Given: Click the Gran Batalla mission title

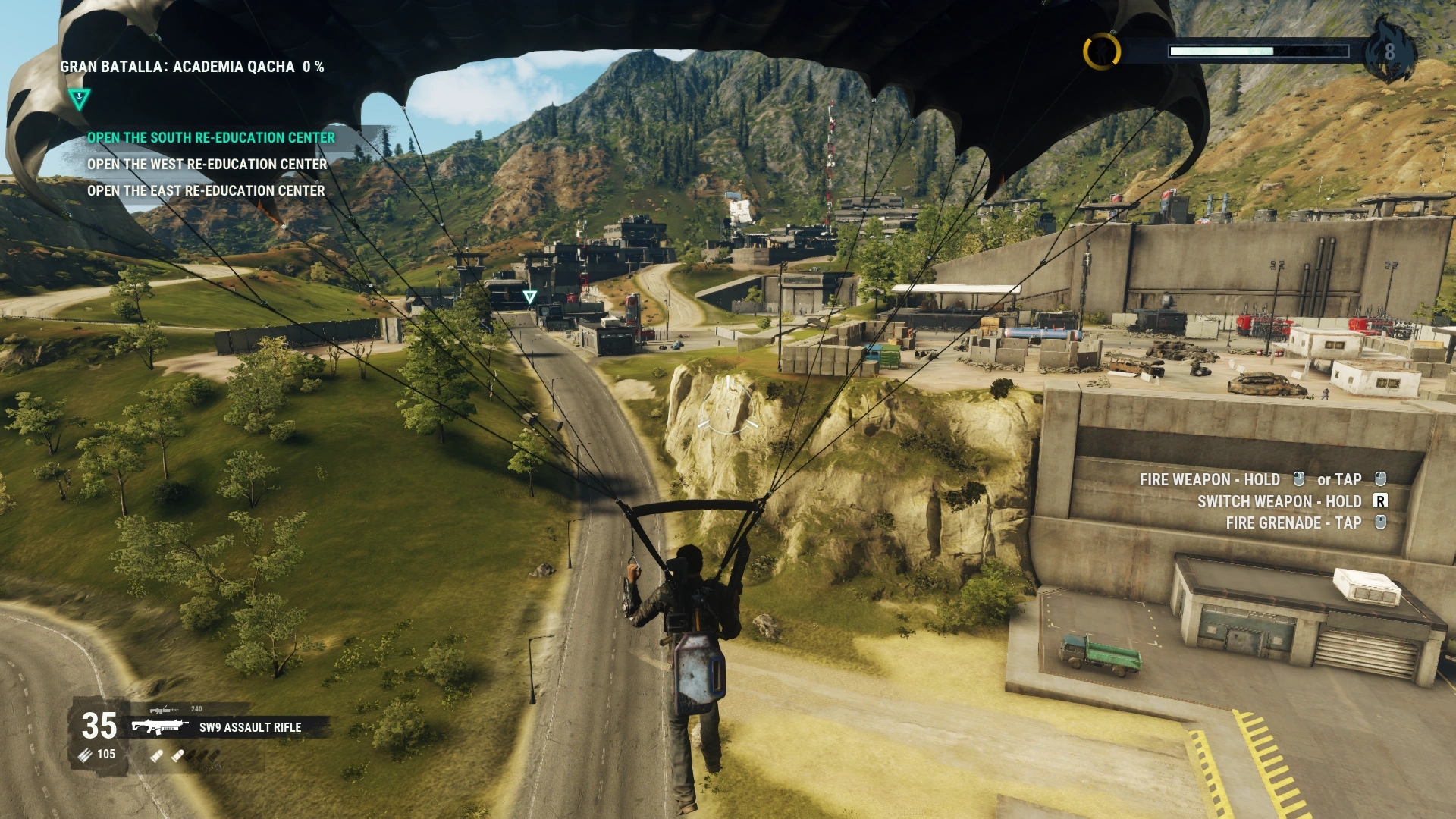Looking at the screenshot, I should (192, 67).
